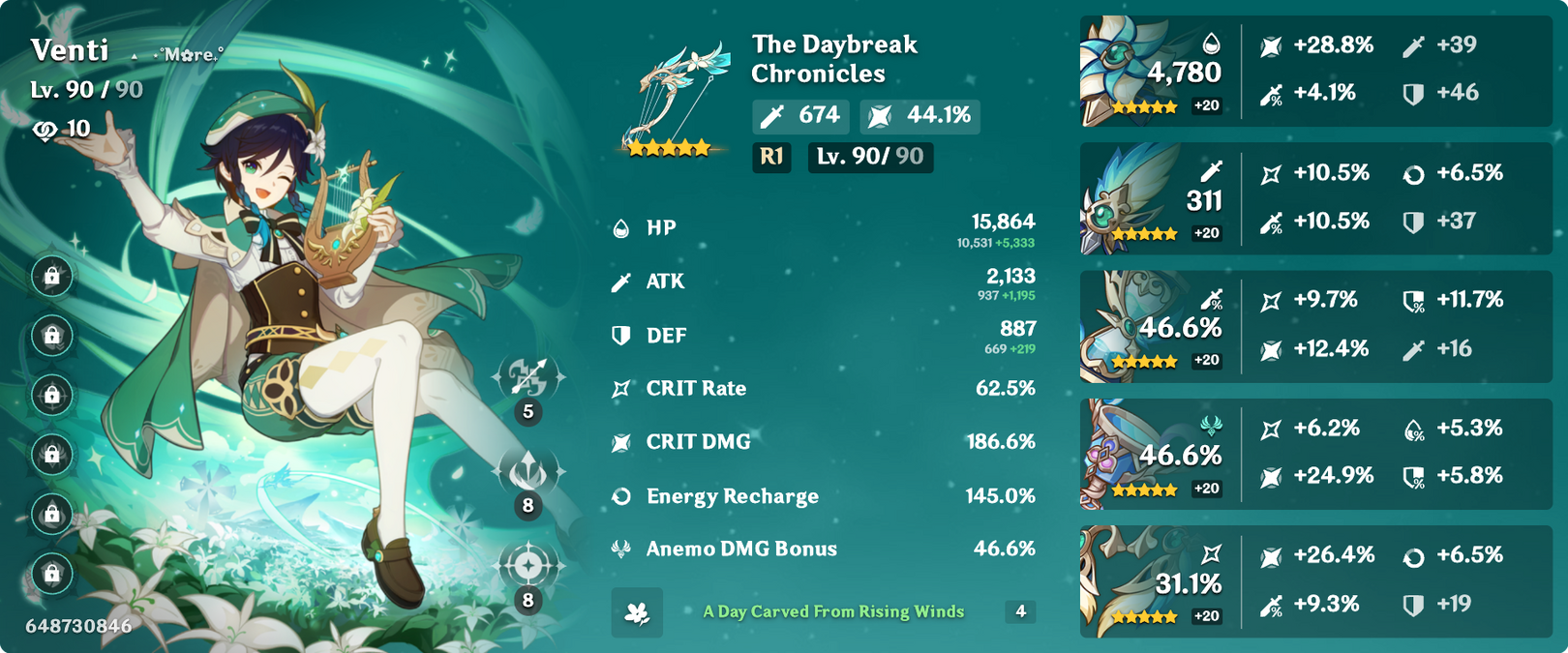Select the feather artifact with 311 ATK
1568x653 pixels.
point(1123,198)
